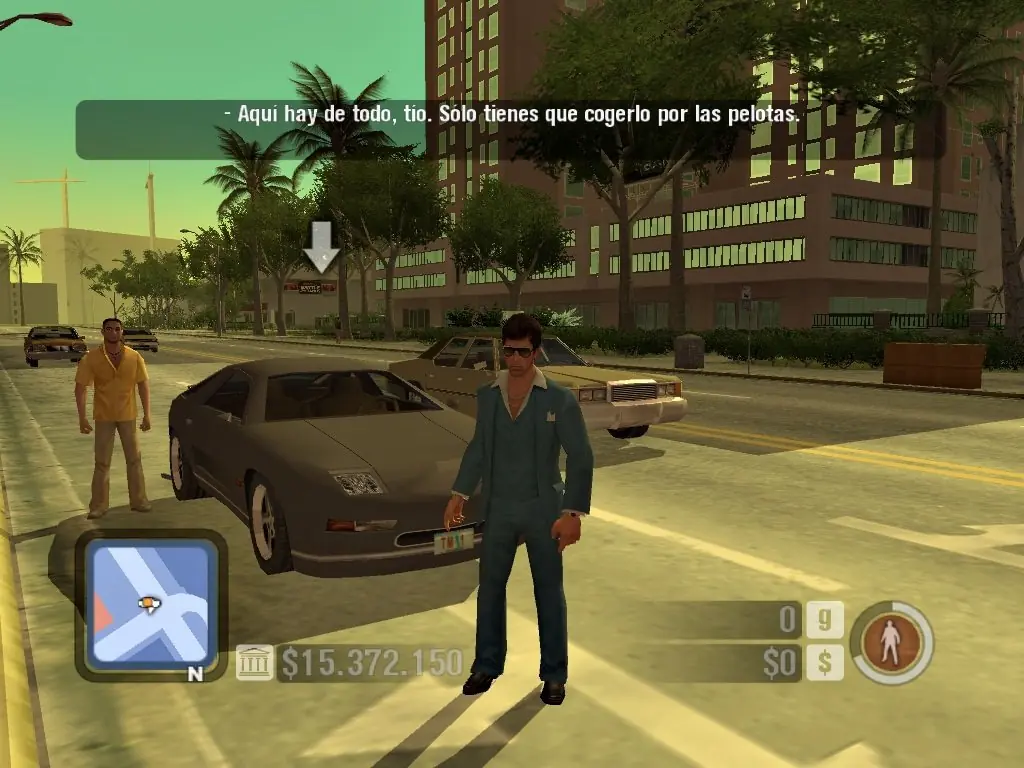This screenshot has width=1024, height=768.
Task: Select the gram "g" drugs icon
Action: coord(824,620)
